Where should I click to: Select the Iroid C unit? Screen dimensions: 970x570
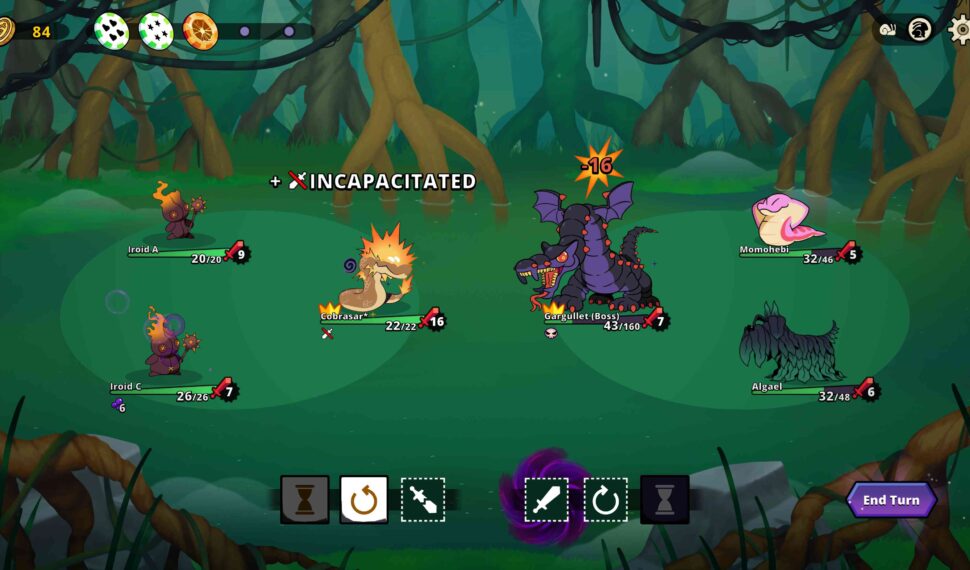[x=167, y=343]
